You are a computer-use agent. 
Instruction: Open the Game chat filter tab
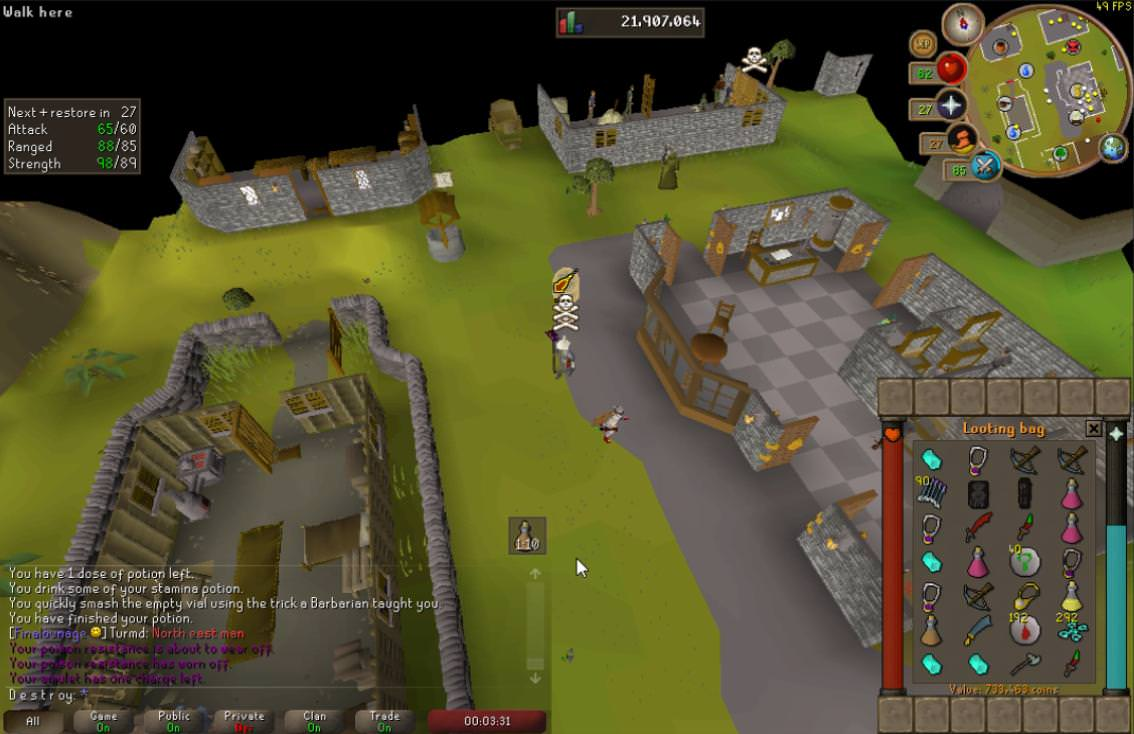pyautogui.click(x=103, y=721)
